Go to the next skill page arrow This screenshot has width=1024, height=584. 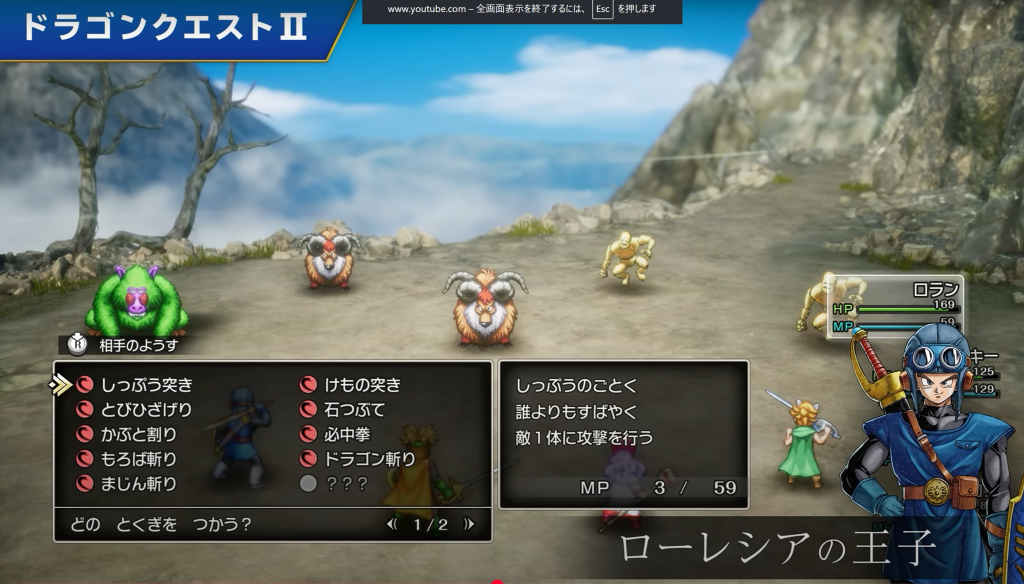[468, 524]
